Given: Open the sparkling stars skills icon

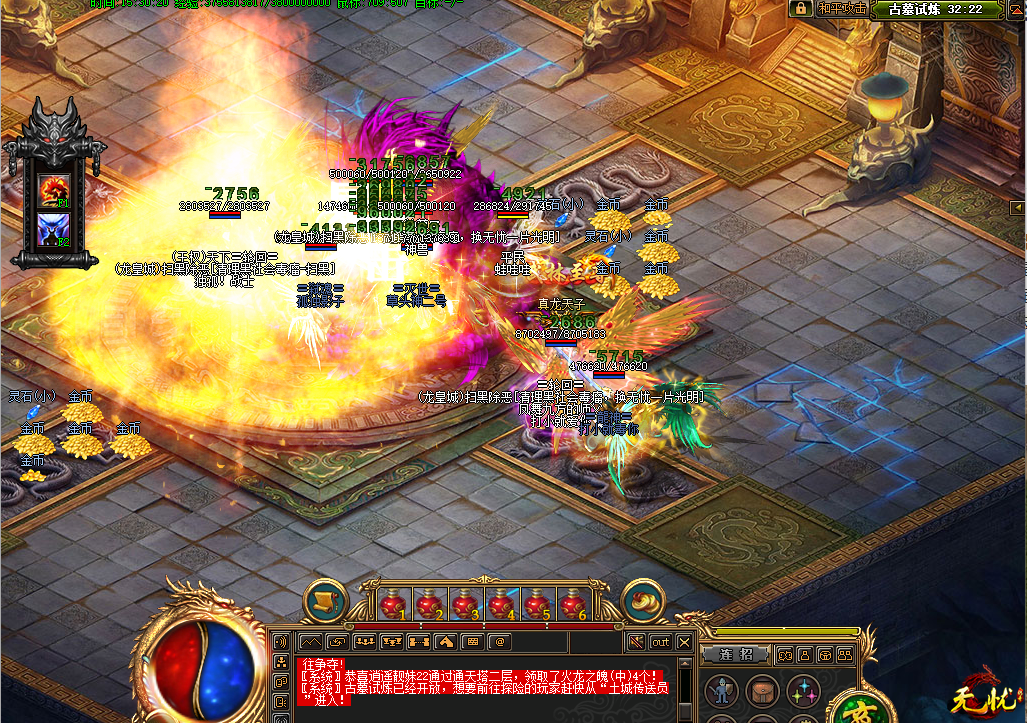Looking at the screenshot, I should 802,690.
